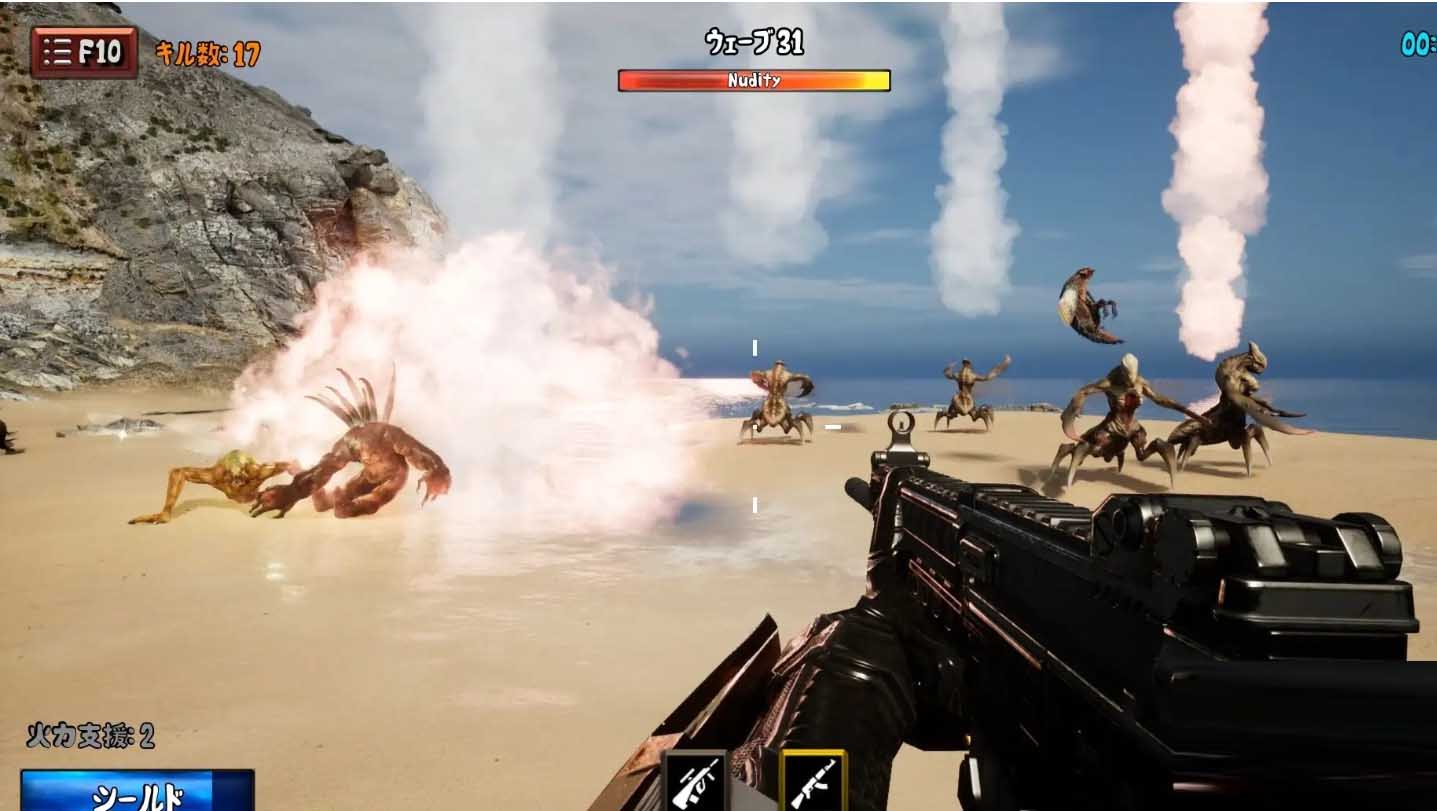Select the scoped sniper rifle weapon slot
Image resolution: width=1437 pixels, height=811 pixels.
(x=695, y=782)
